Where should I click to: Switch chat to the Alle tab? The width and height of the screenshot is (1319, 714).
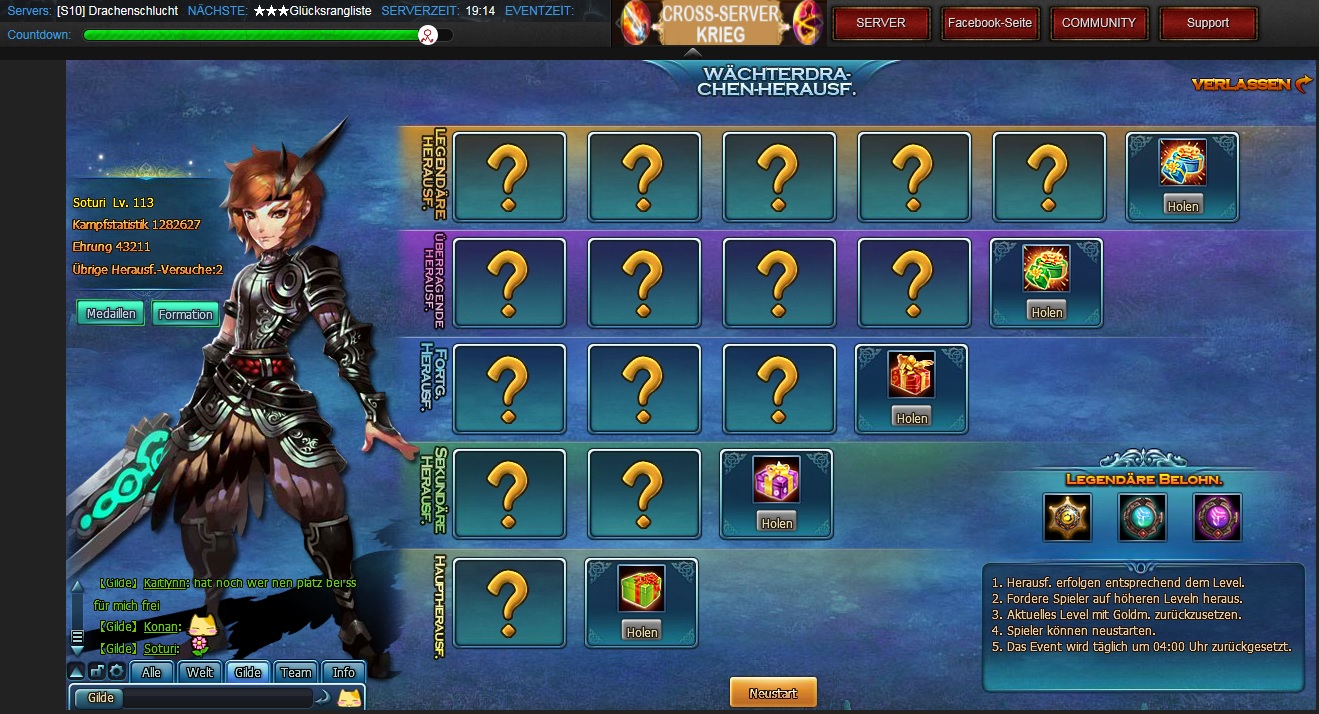click(x=152, y=672)
